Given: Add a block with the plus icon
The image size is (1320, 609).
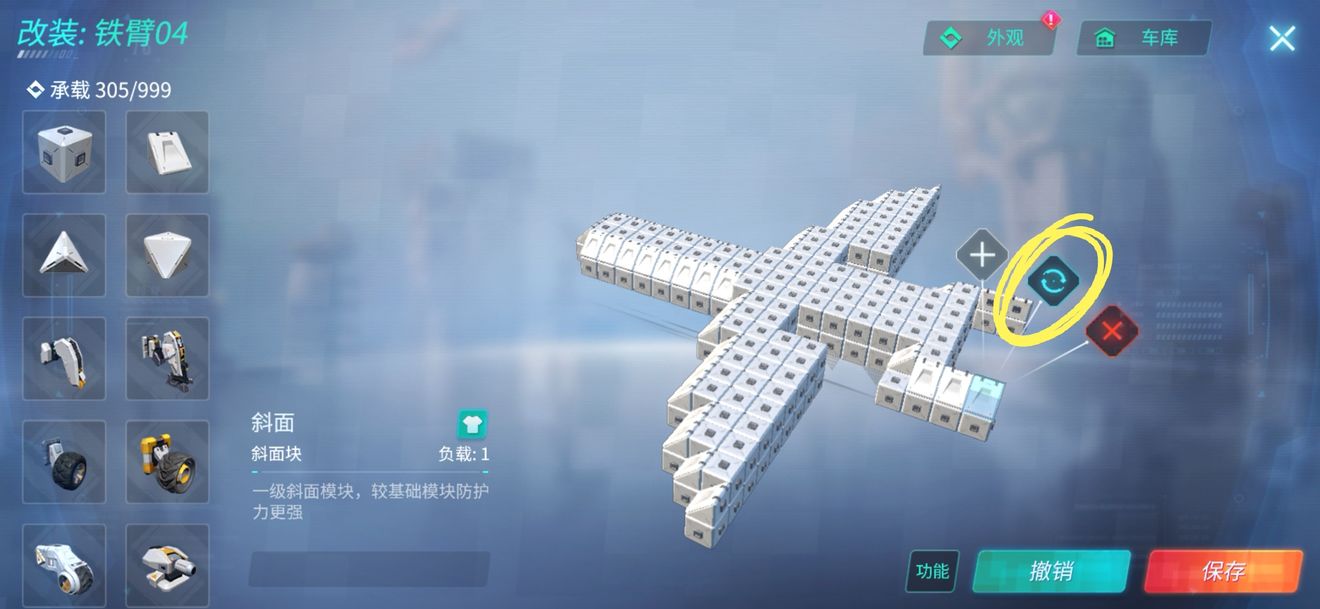Looking at the screenshot, I should tap(981, 256).
